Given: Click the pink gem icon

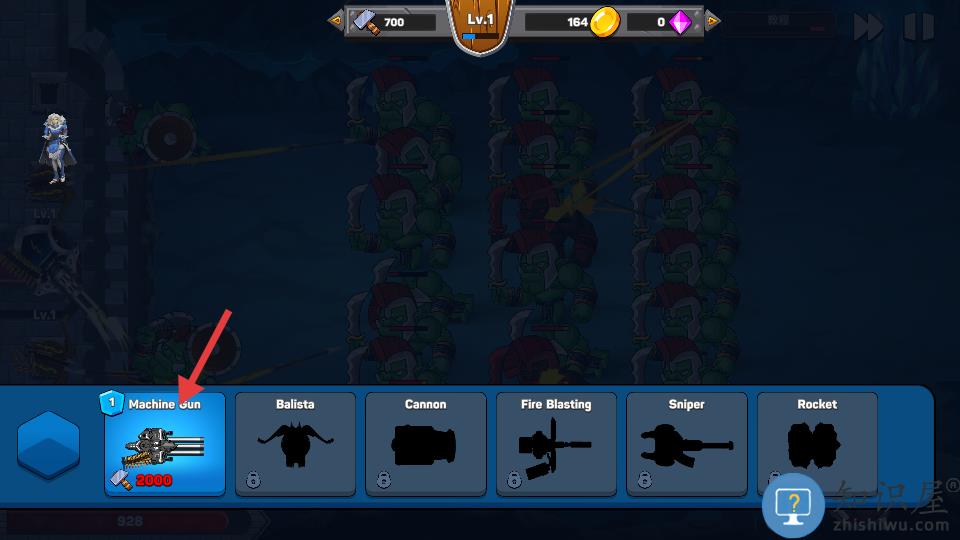Looking at the screenshot, I should pos(681,21).
